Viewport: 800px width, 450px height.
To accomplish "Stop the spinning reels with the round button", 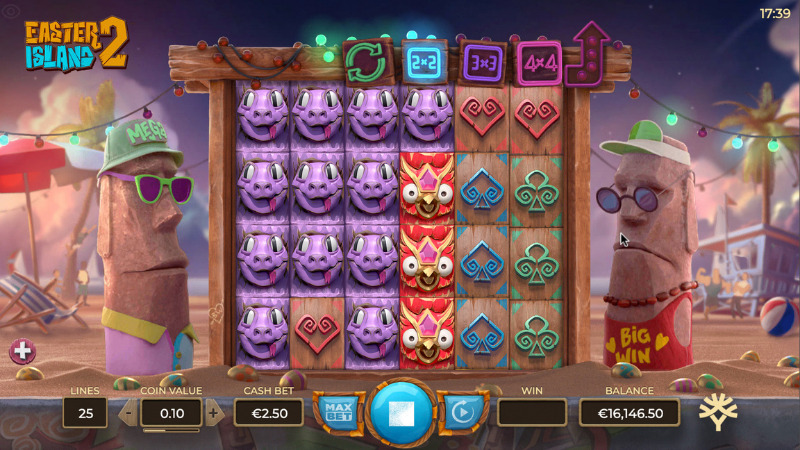I will click(x=402, y=411).
